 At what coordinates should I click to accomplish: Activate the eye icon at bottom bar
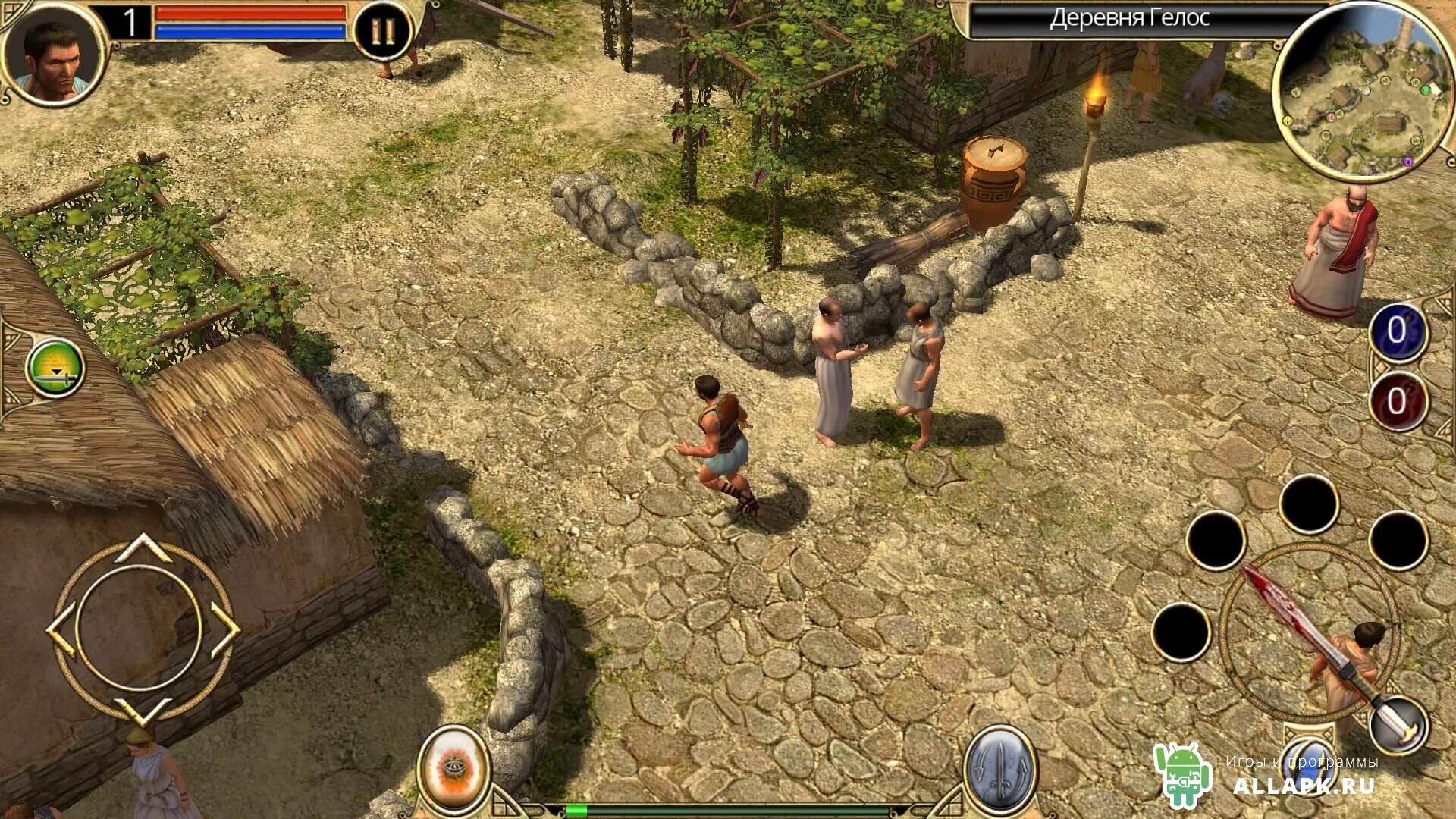[x=454, y=767]
